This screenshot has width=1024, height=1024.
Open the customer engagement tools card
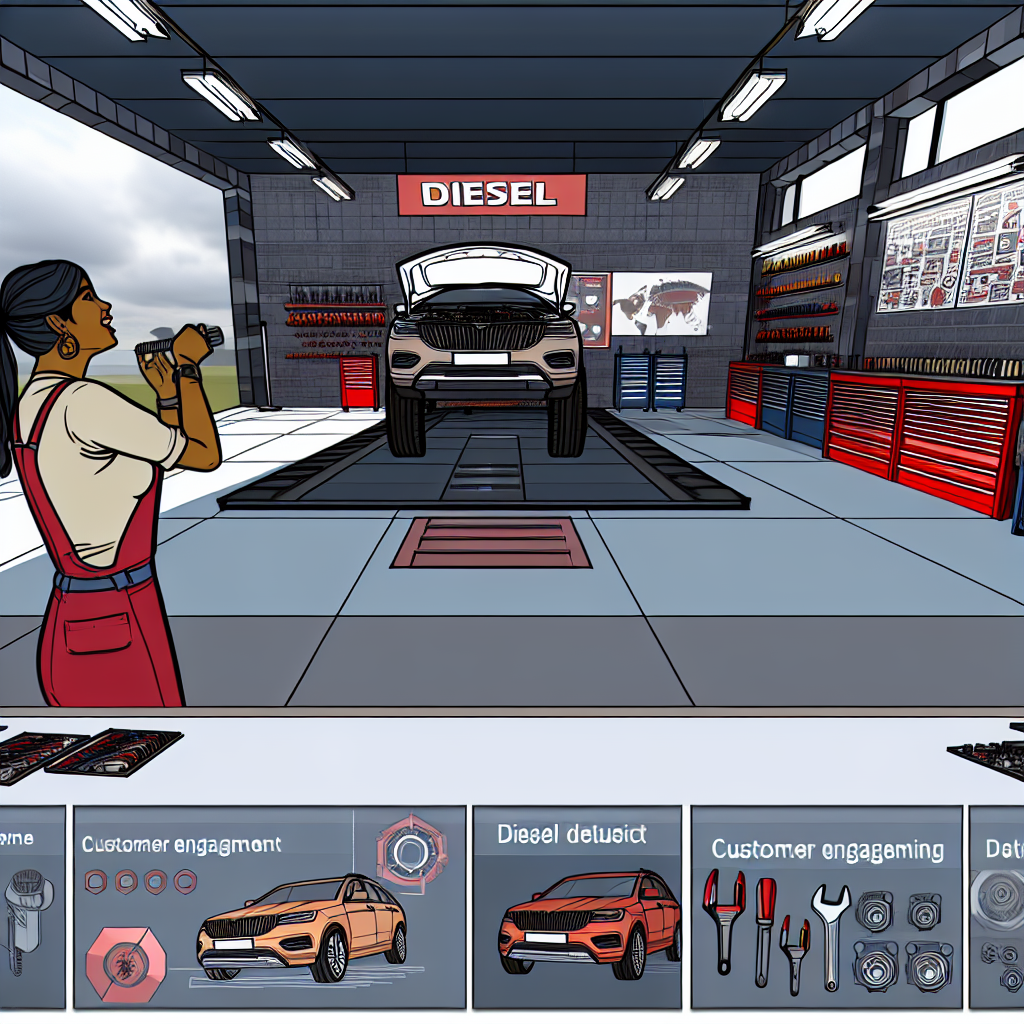coord(827,907)
